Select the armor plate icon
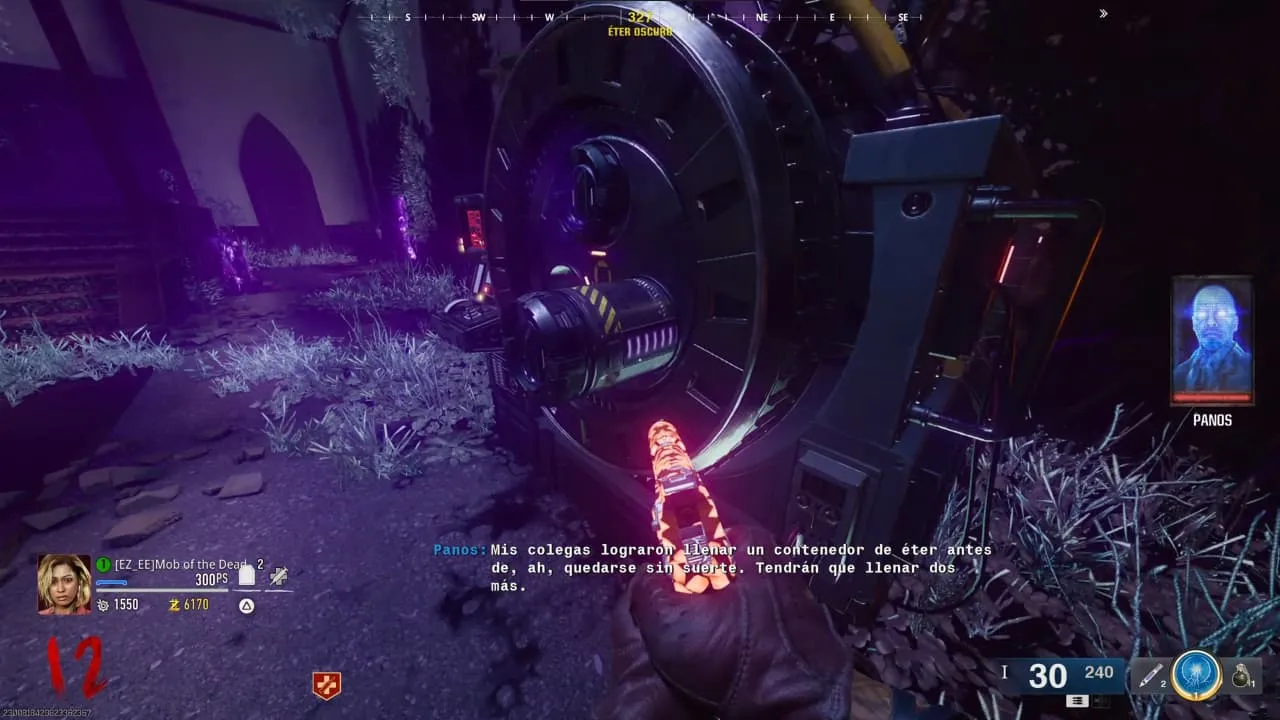 (247, 575)
